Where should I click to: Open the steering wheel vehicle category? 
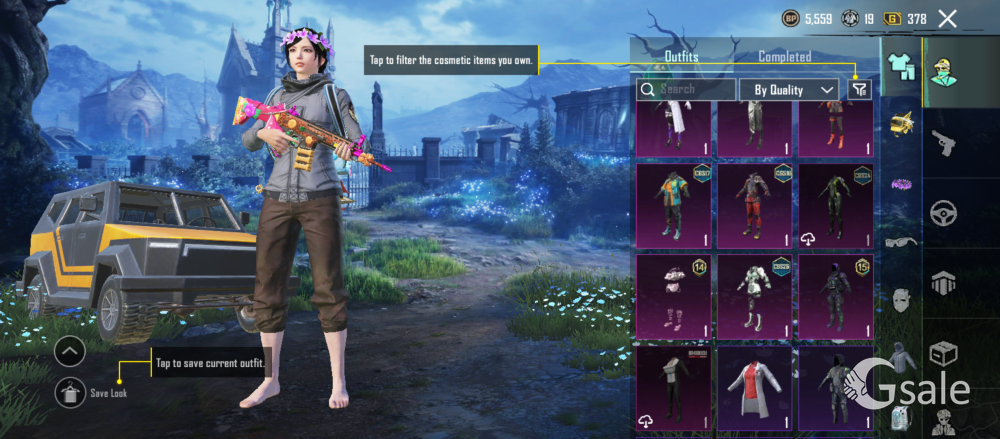[943, 213]
